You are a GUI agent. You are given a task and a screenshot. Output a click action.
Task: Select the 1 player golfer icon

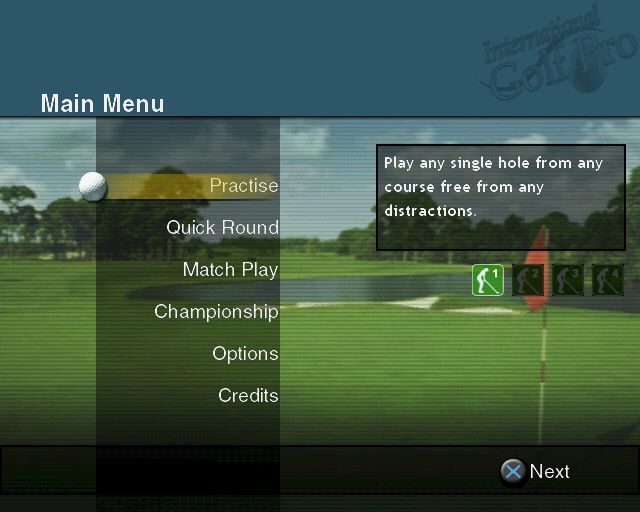tap(488, 280)
